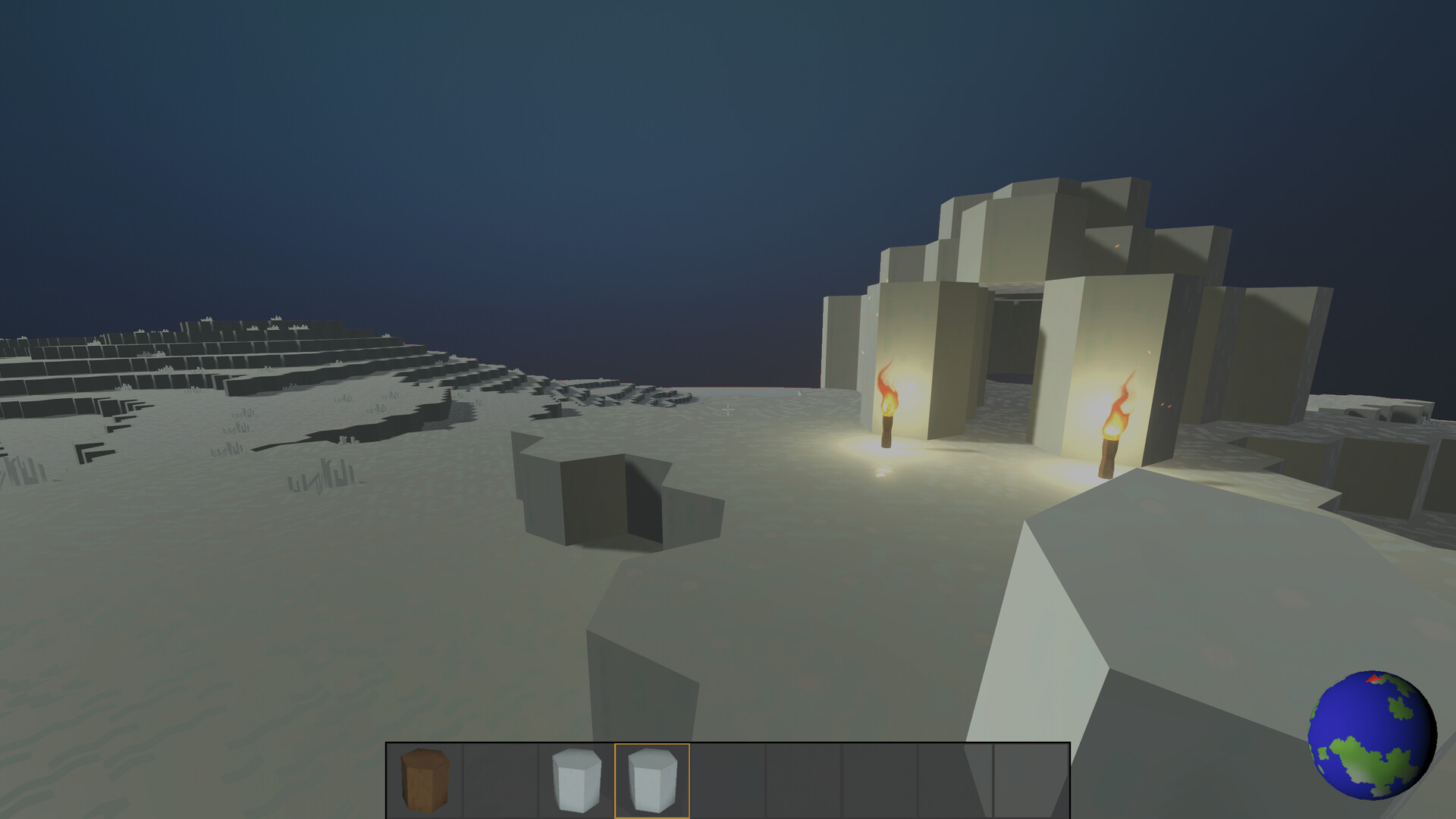Image resolution: width=1456 pixels, height=819 pixels.
Task: Click the crosshair at screen center
Action: (x=728, y=409)
